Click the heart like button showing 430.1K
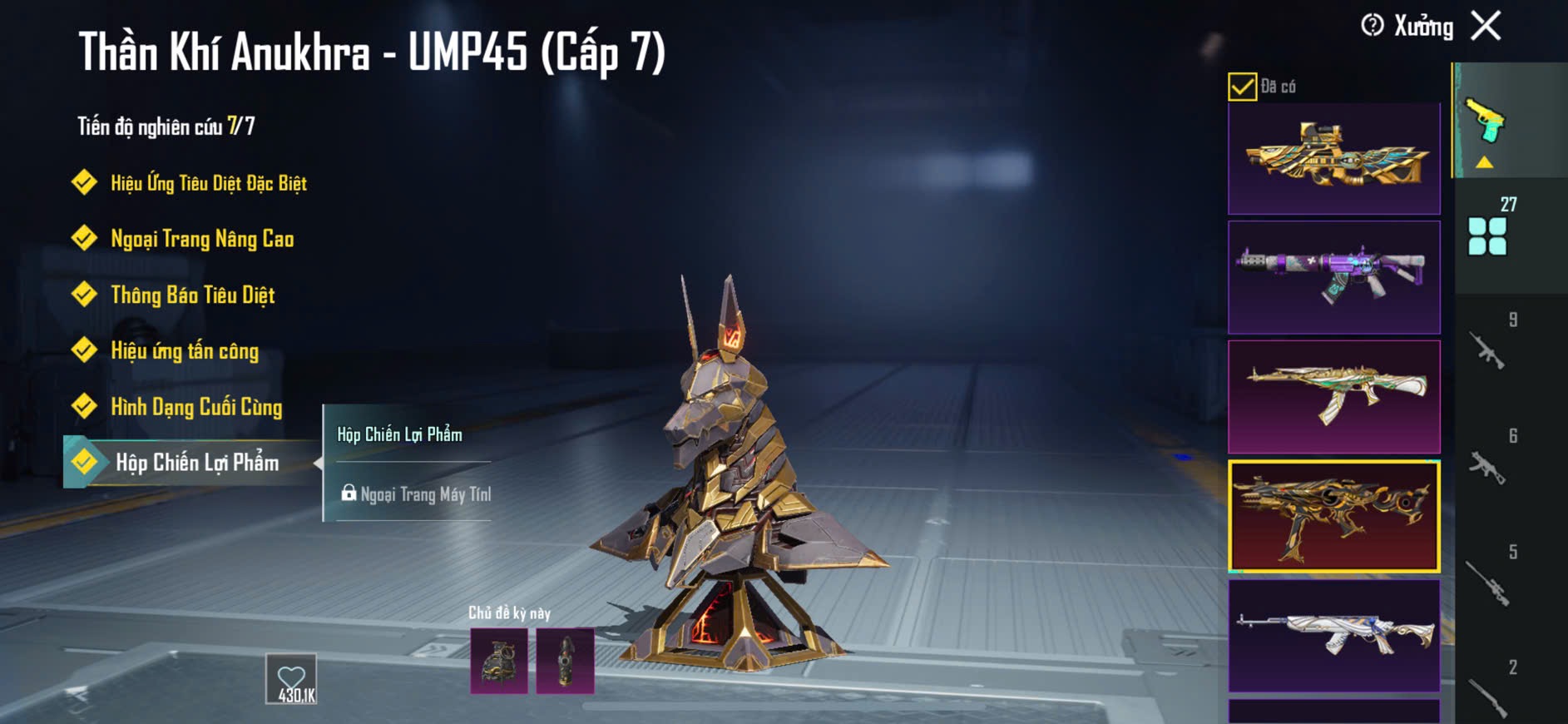1568x724 pixels. (x=291, y=679)
